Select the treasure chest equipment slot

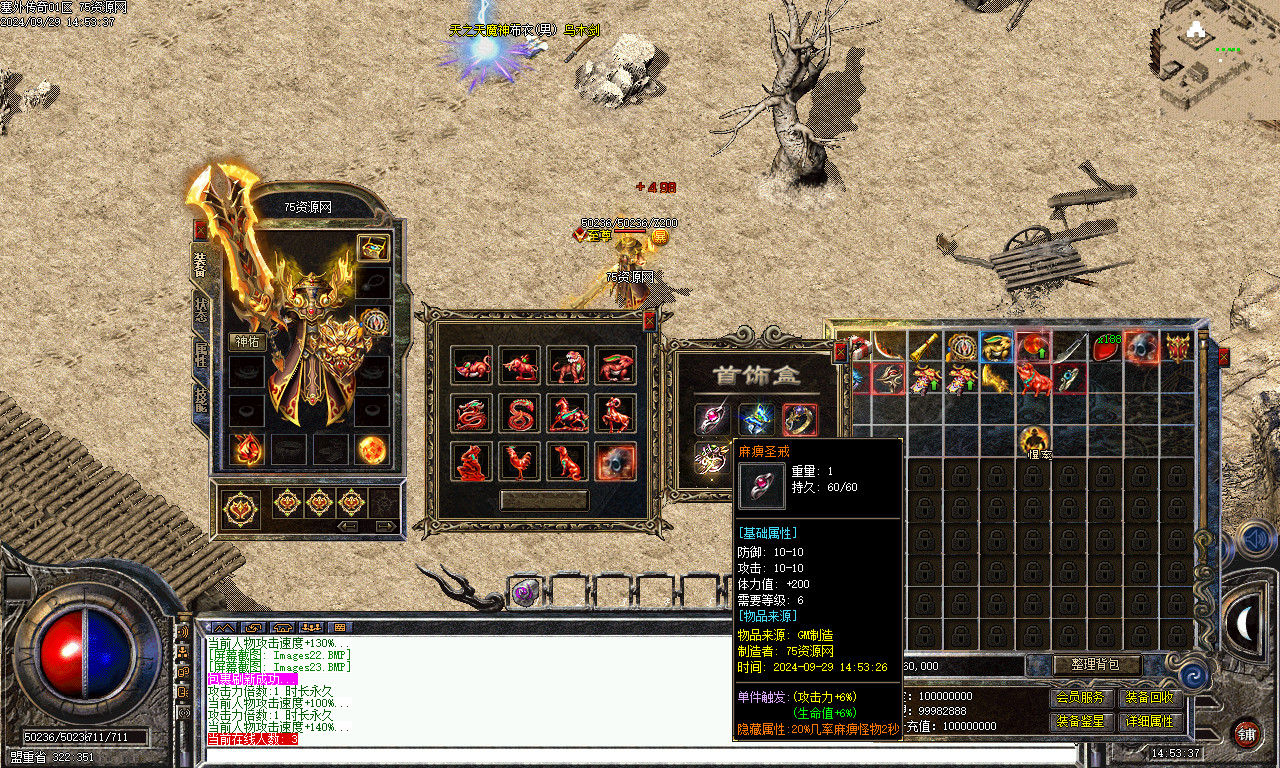[x=373, y=247]
